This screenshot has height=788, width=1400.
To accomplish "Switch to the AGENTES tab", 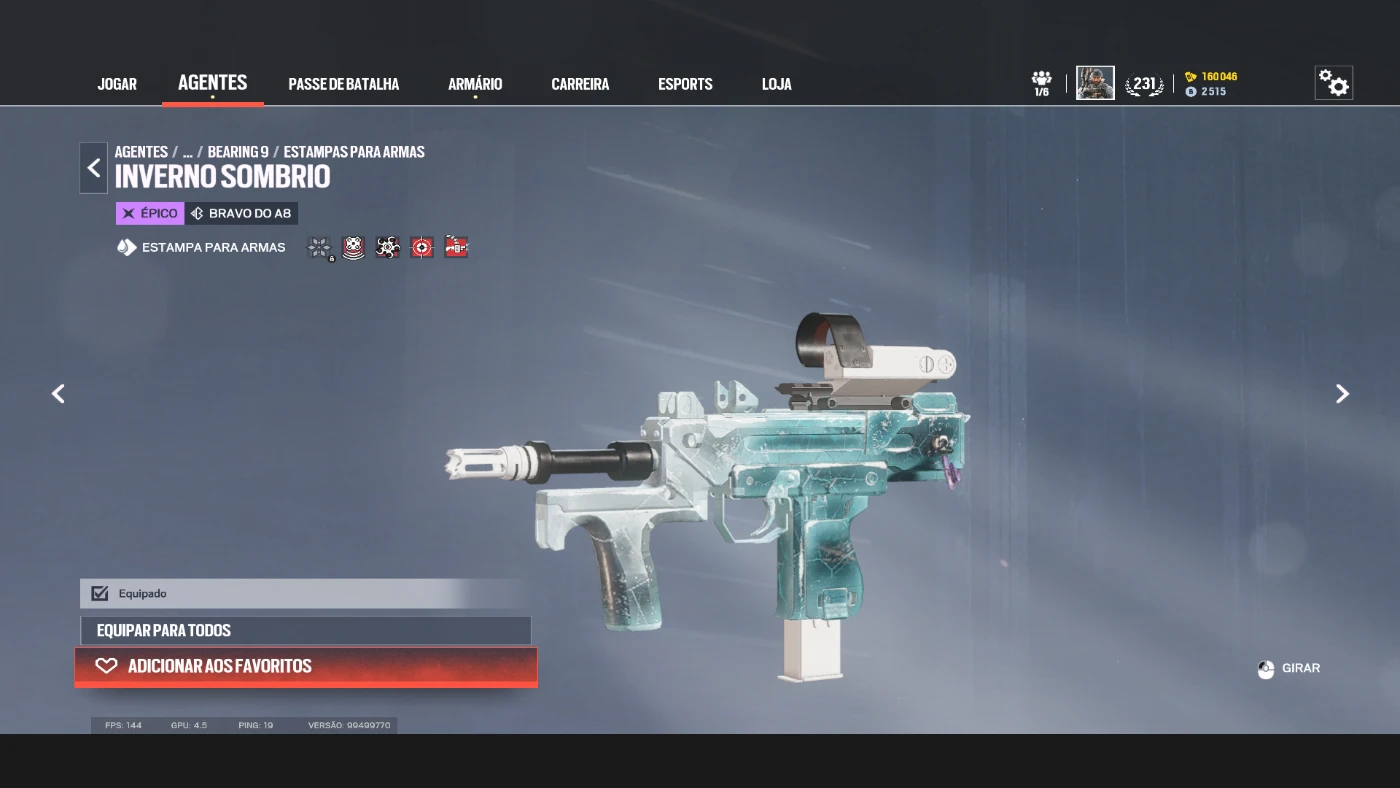I will click(x=212, y=83).
